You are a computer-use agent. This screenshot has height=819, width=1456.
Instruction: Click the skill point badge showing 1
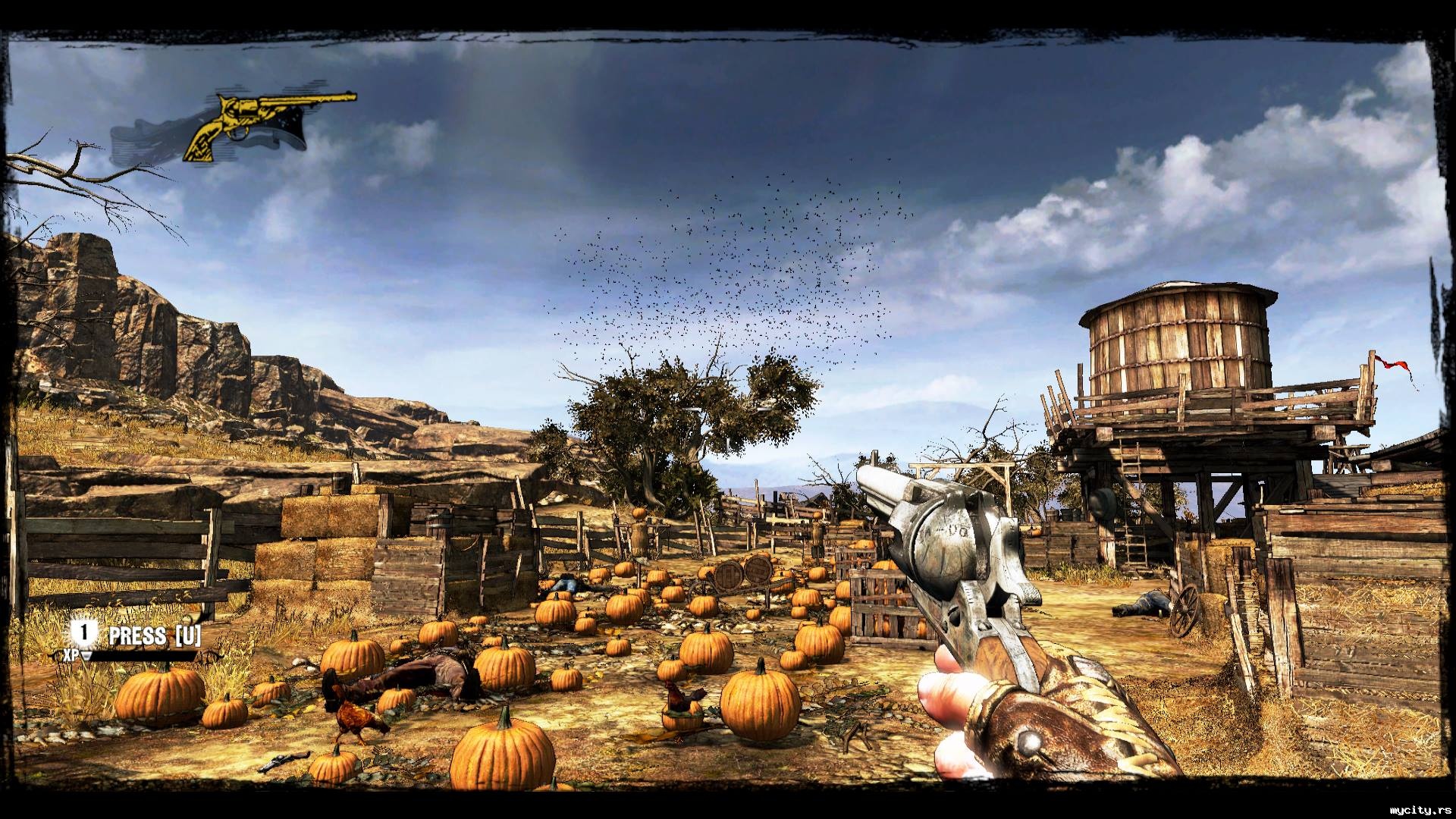85,634
